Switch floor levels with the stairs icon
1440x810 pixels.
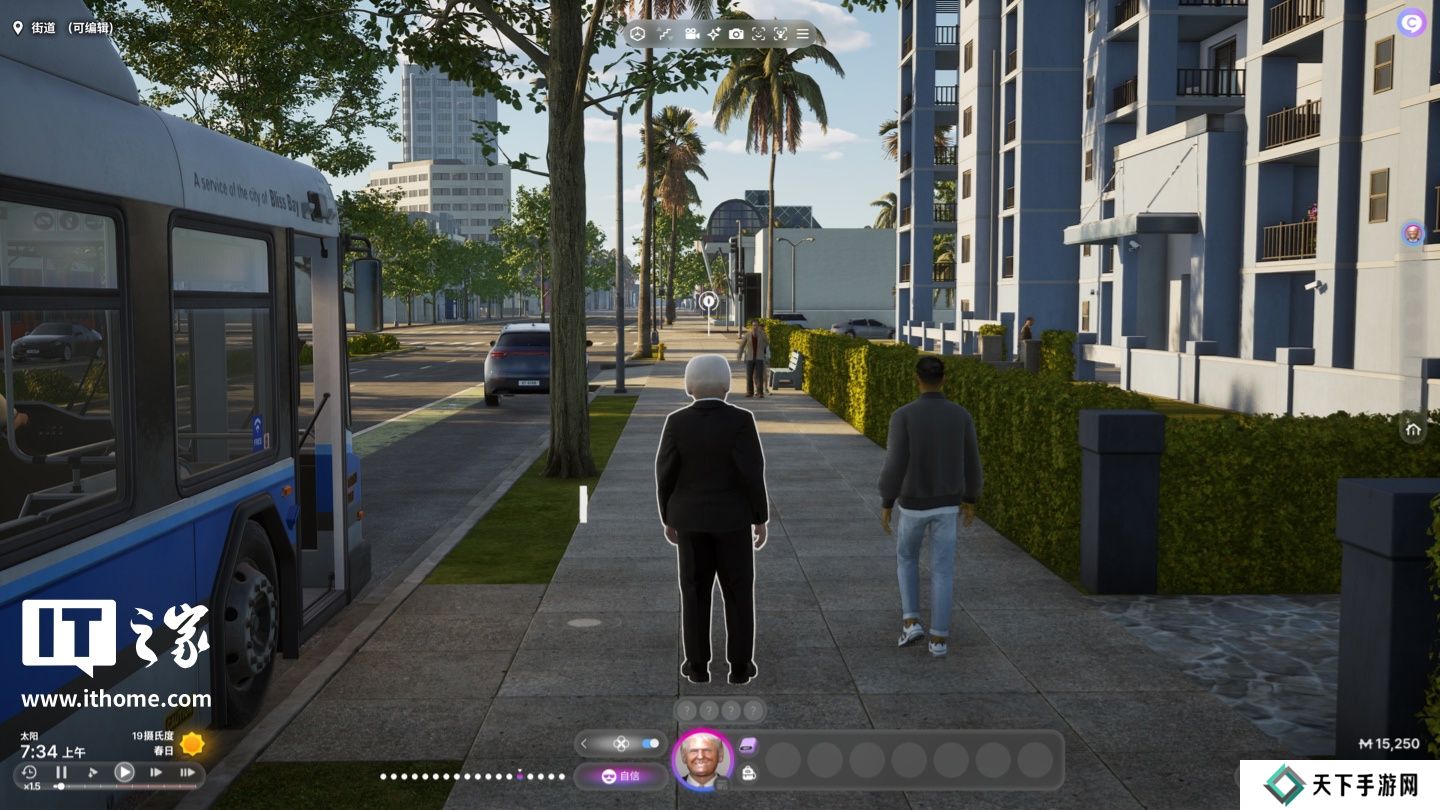coord(665,34)
